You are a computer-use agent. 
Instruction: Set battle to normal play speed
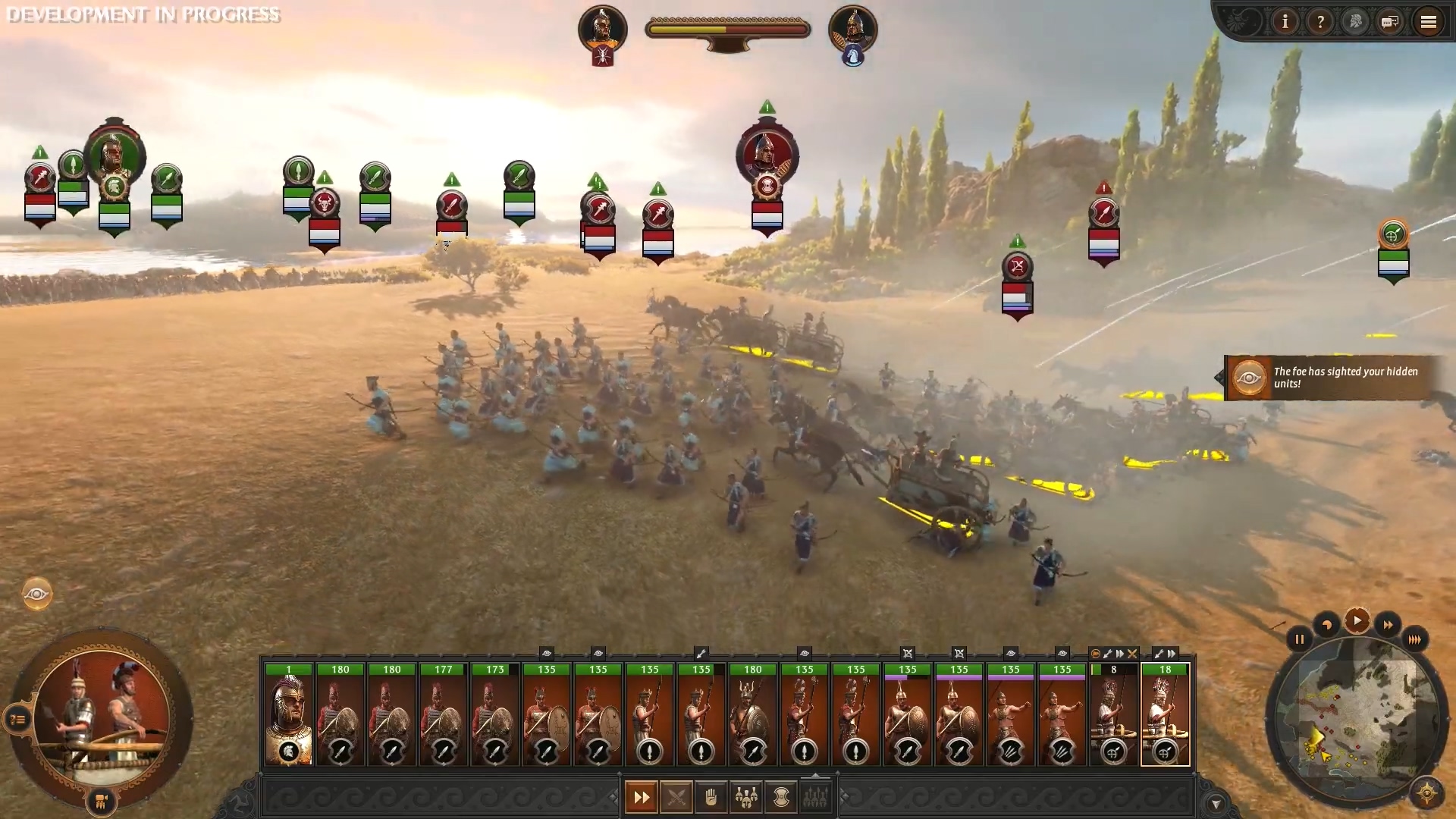pos(1357,621)
